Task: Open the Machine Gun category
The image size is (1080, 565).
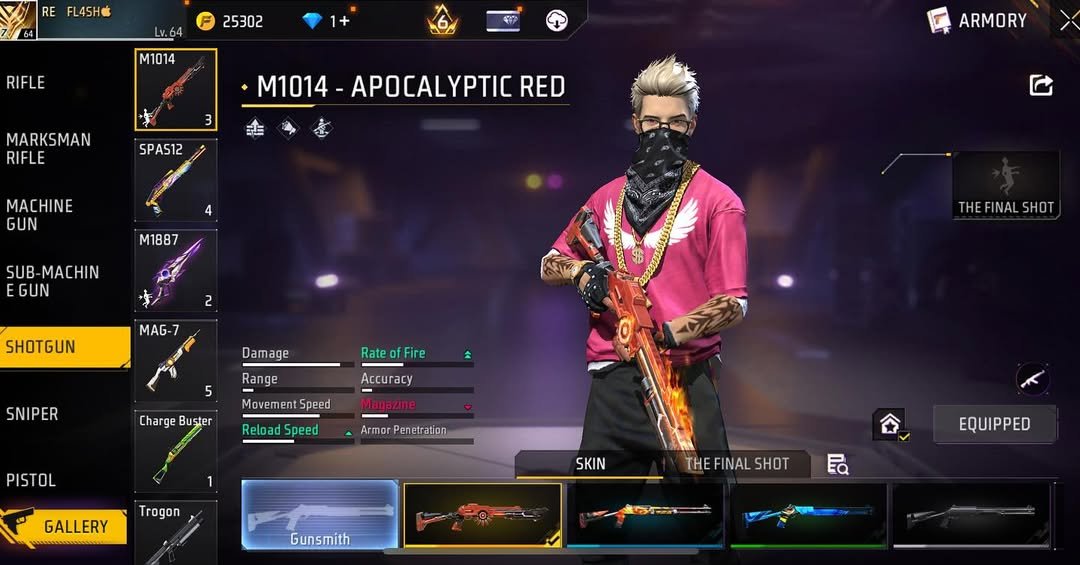Action: pos(40,215)
